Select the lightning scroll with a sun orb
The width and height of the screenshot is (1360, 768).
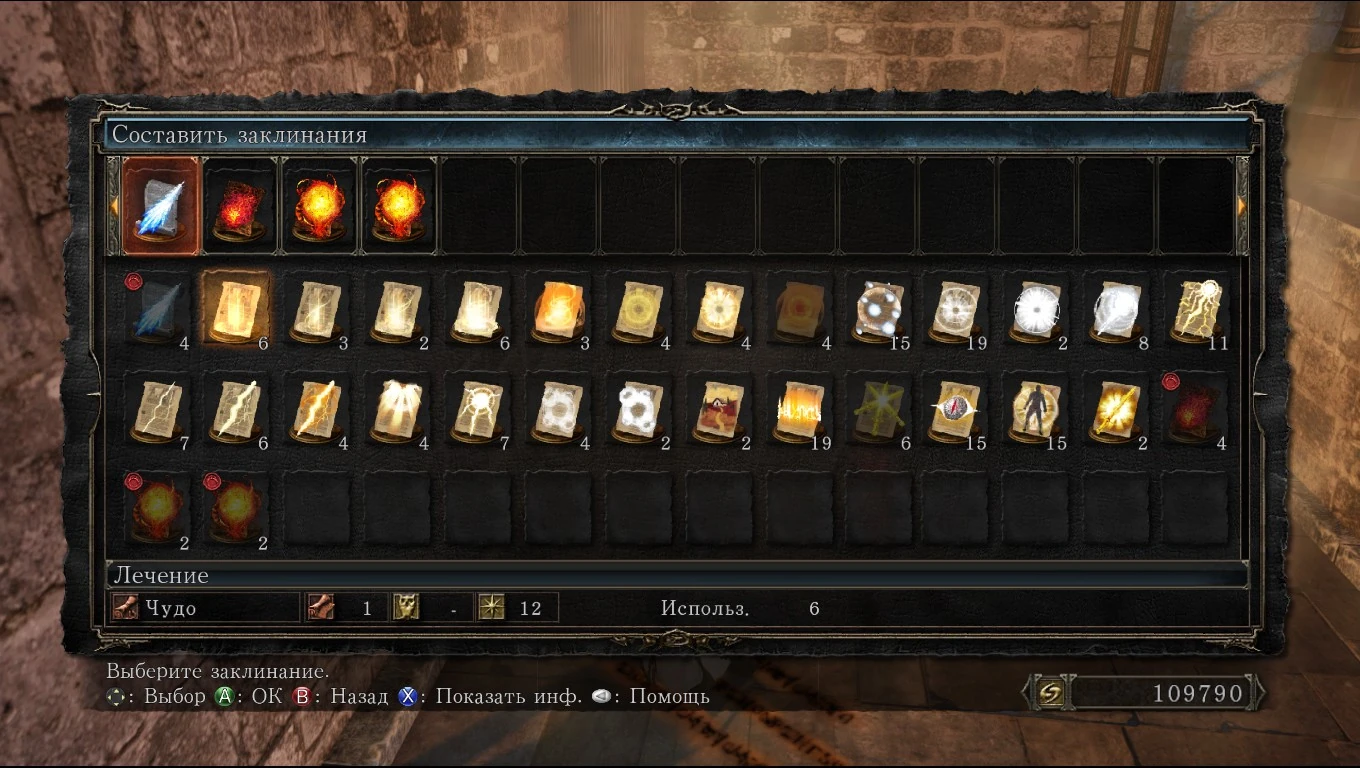[1195, 307]
